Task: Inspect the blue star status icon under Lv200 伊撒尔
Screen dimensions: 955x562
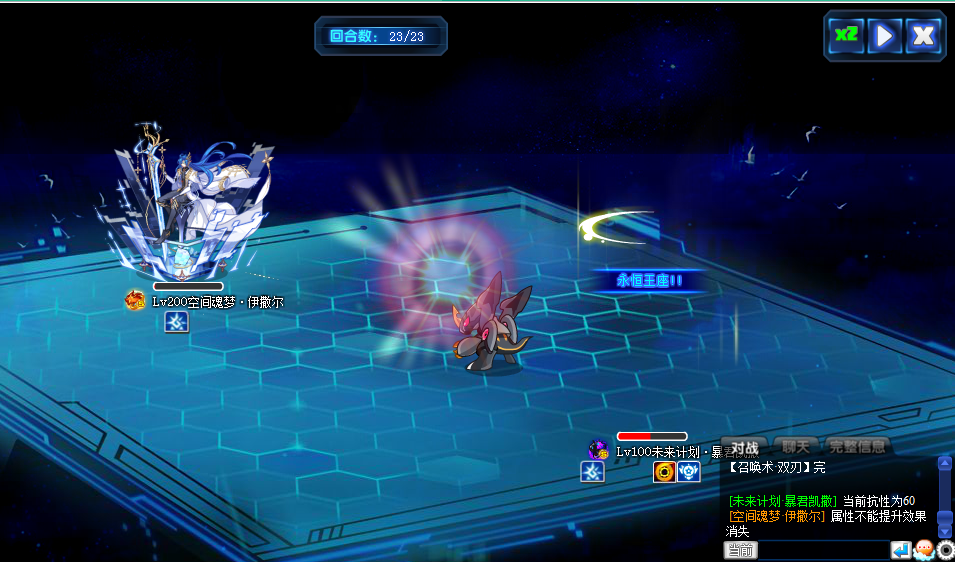Action: point(177,322)
